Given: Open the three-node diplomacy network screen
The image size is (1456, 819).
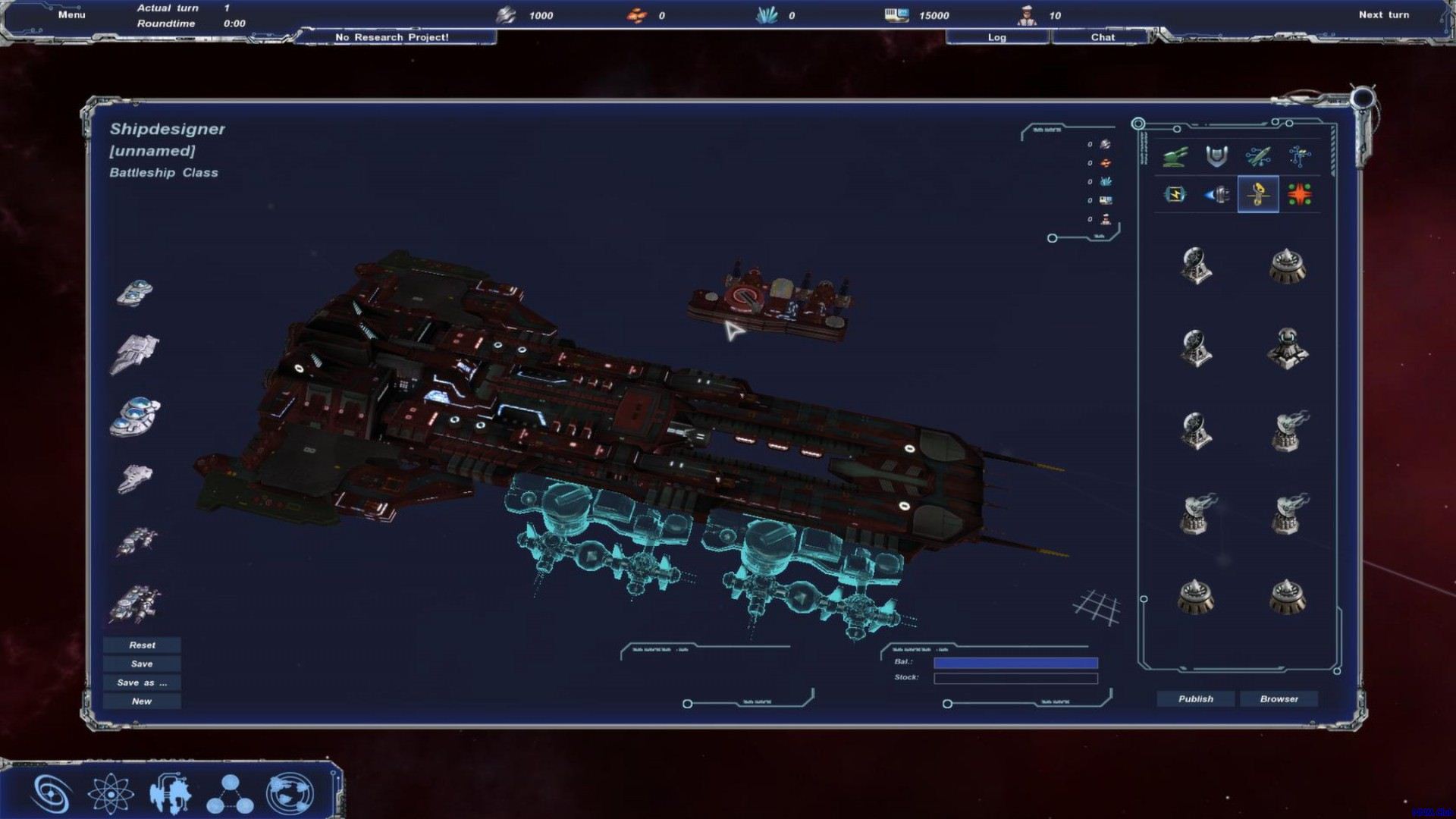Looking at the screenshot, I should tap(230, 794).
